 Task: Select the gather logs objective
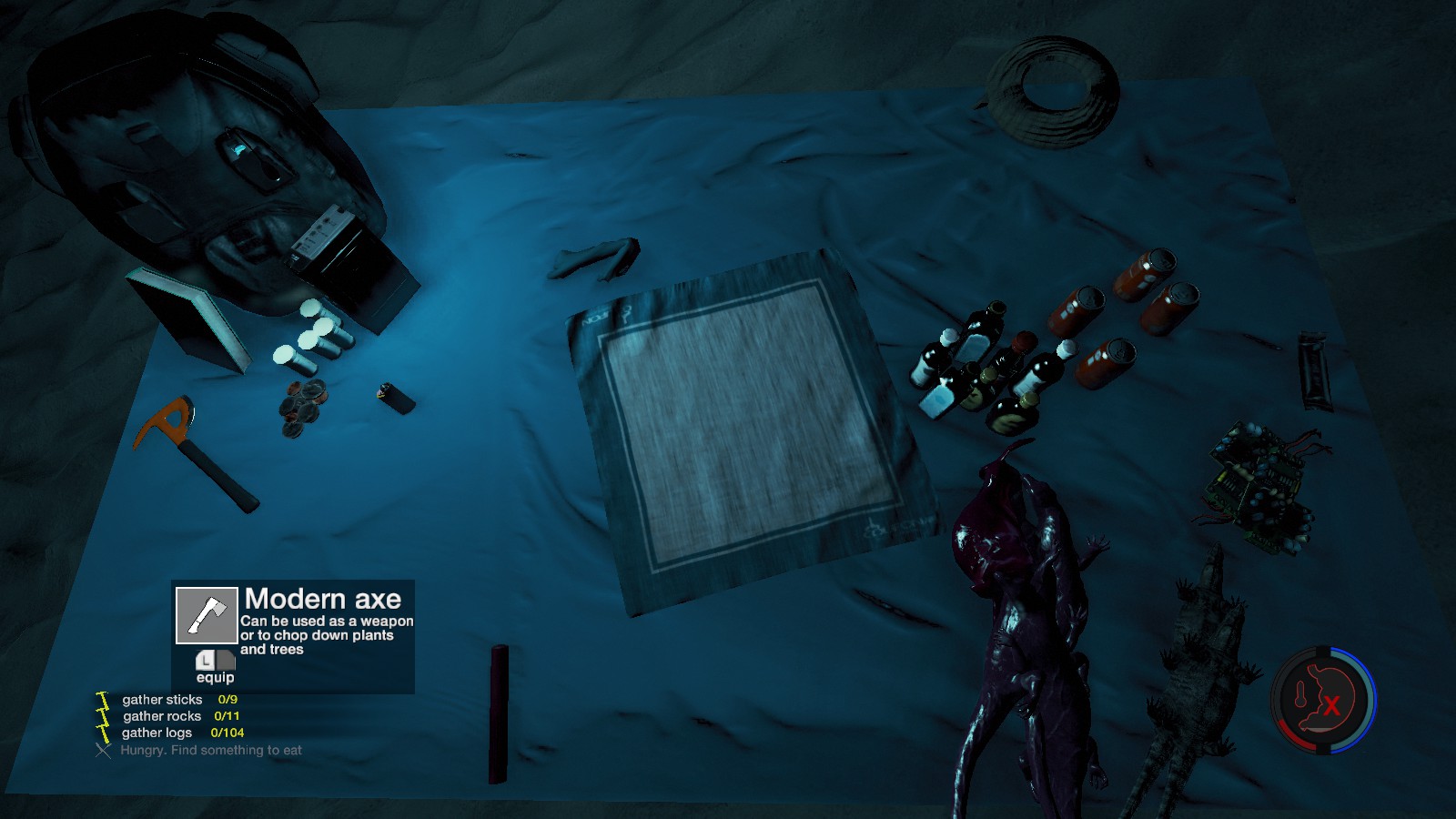pyautogui.click(x=157, y=733)
